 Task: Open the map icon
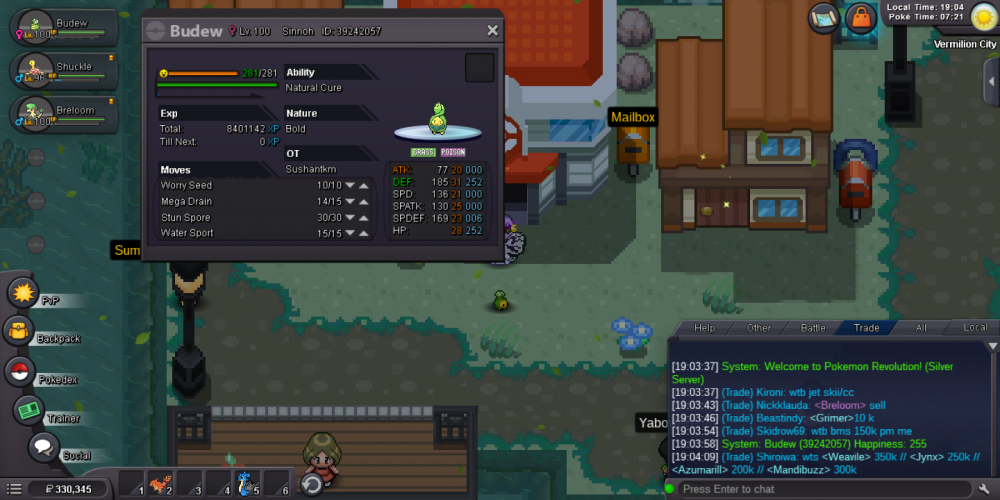pos(822,17)
